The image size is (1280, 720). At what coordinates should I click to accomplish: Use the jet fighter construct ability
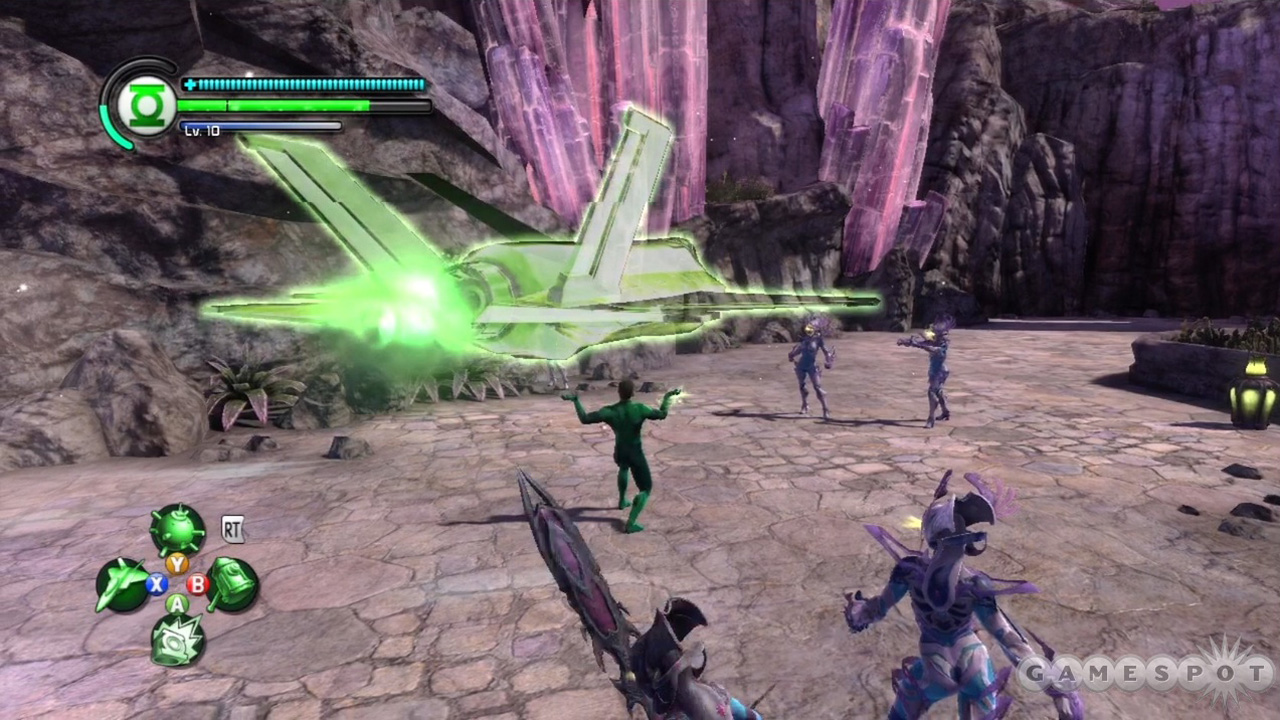122,585
